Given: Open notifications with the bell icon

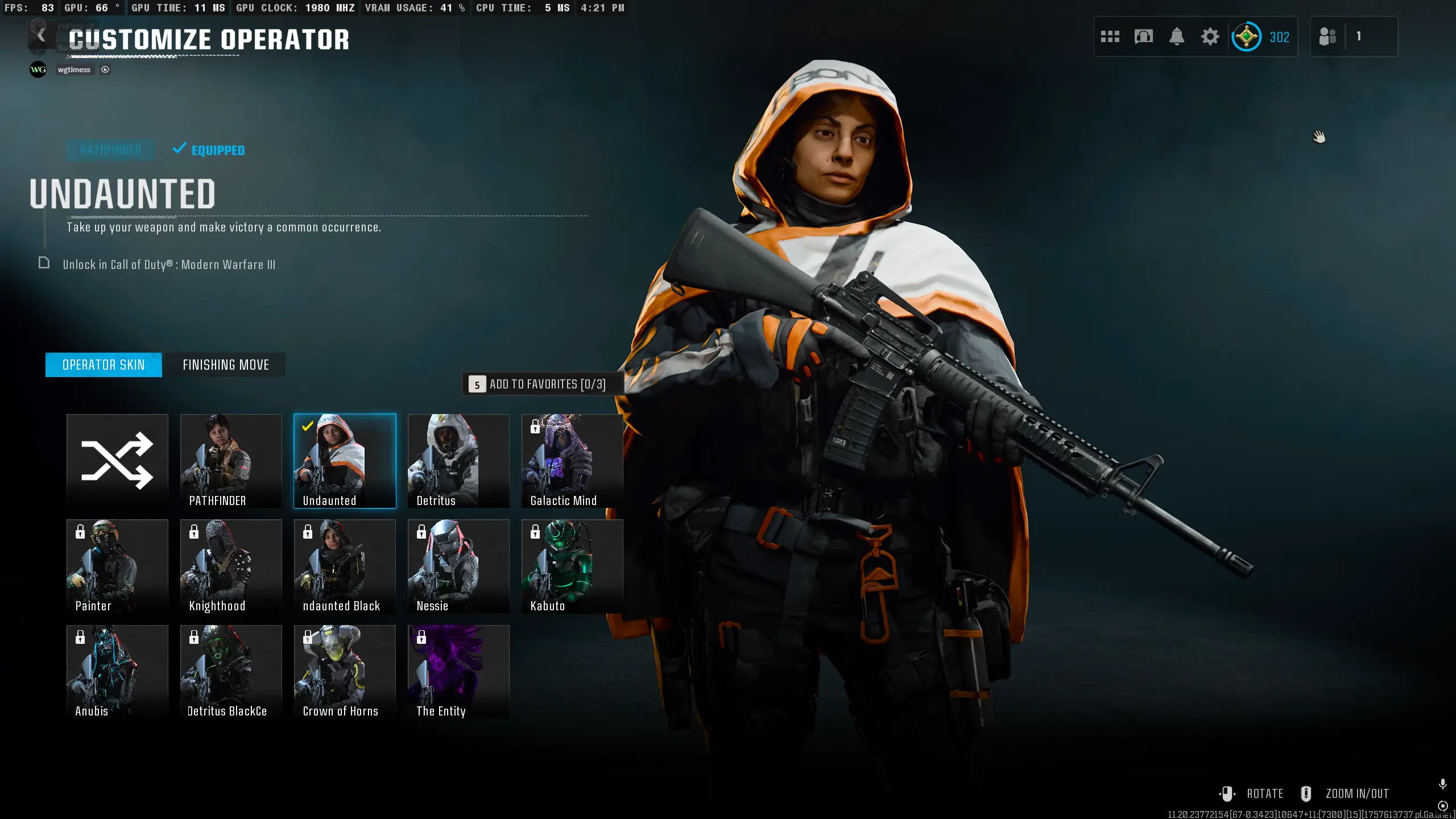Looking at the screenshot, I should [1177, 37].
